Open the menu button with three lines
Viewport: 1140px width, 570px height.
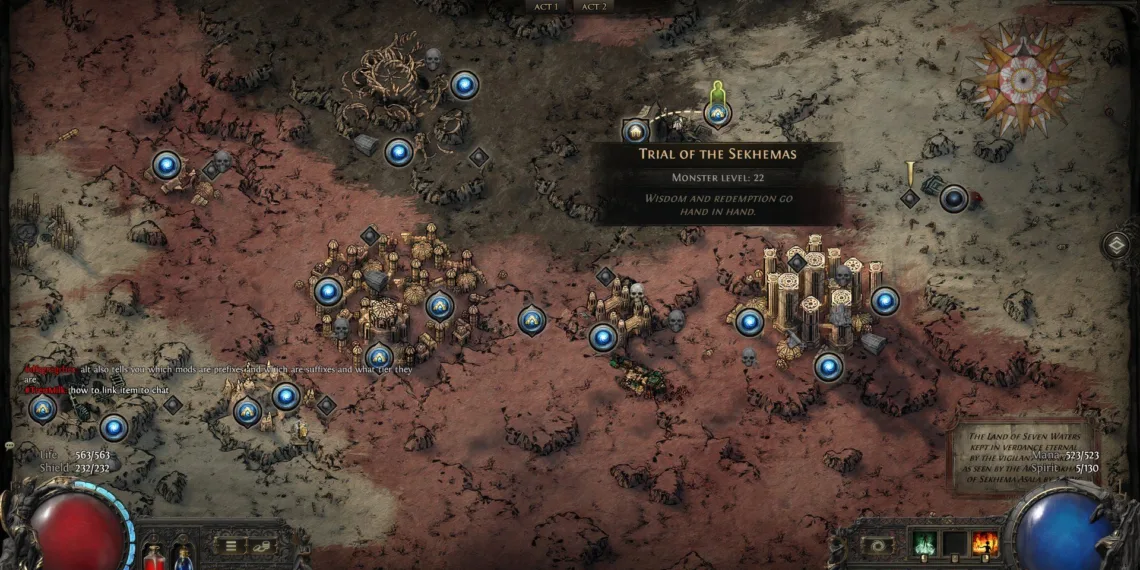click(x=231, y=546)
